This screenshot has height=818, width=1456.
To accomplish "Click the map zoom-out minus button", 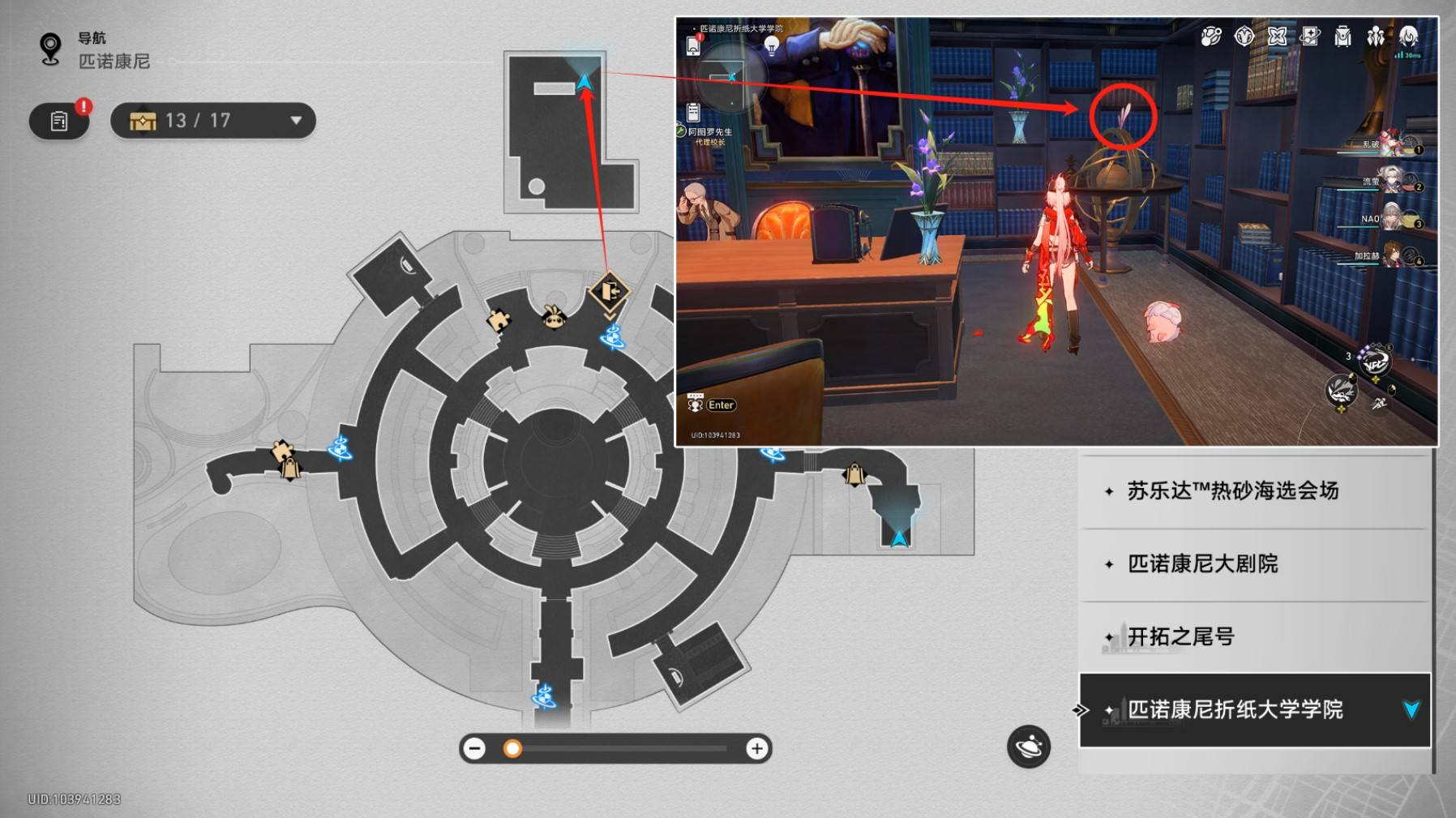I will (475, 748).
